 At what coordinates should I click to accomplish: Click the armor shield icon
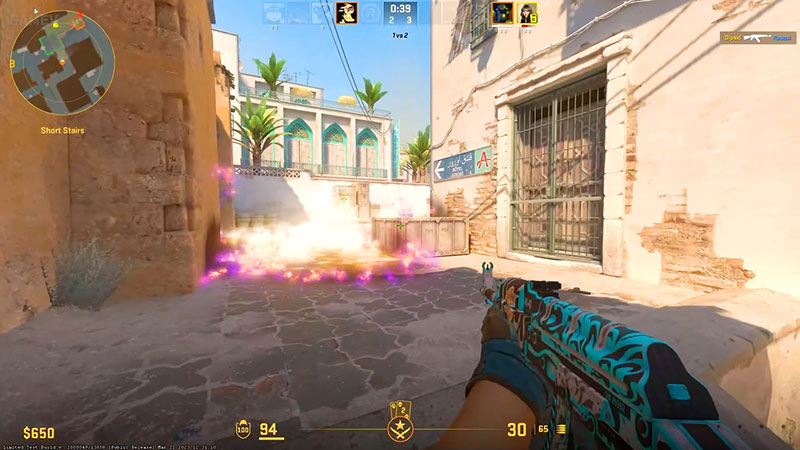pyautogui.click(x=243, y=429)
